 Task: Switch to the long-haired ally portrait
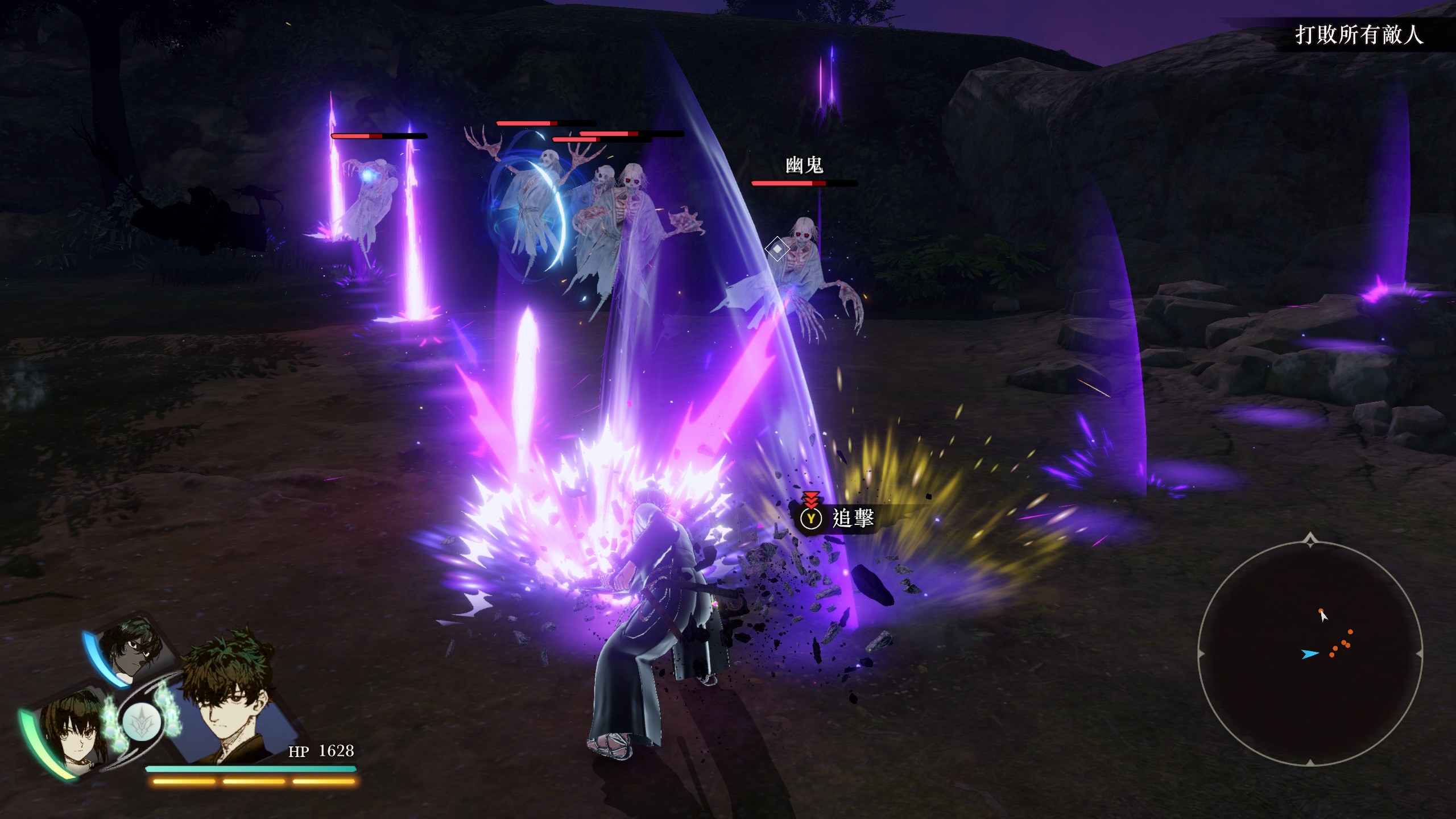(x=73, y=731)
